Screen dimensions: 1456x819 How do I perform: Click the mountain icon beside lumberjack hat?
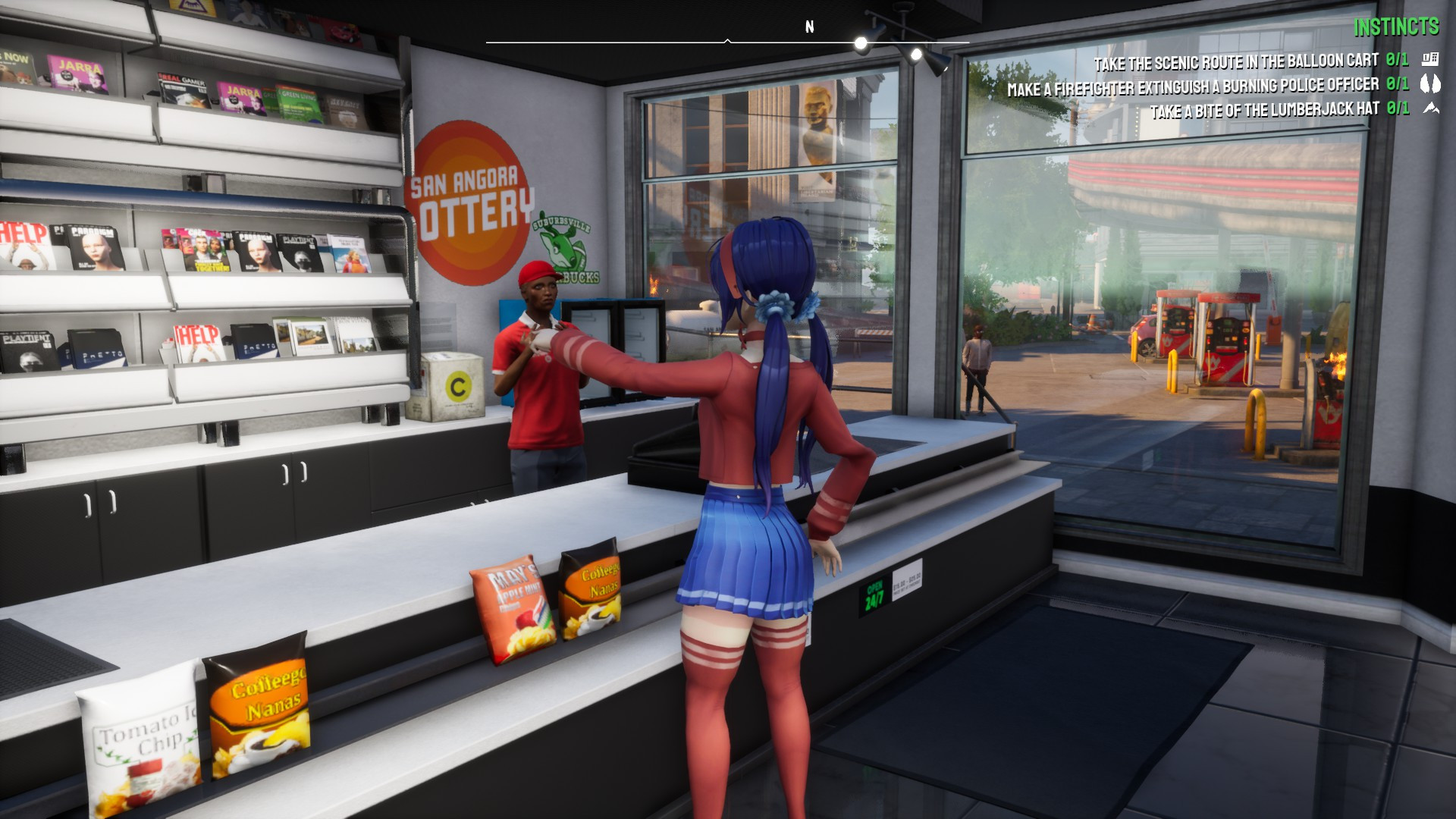(1431, 108)
